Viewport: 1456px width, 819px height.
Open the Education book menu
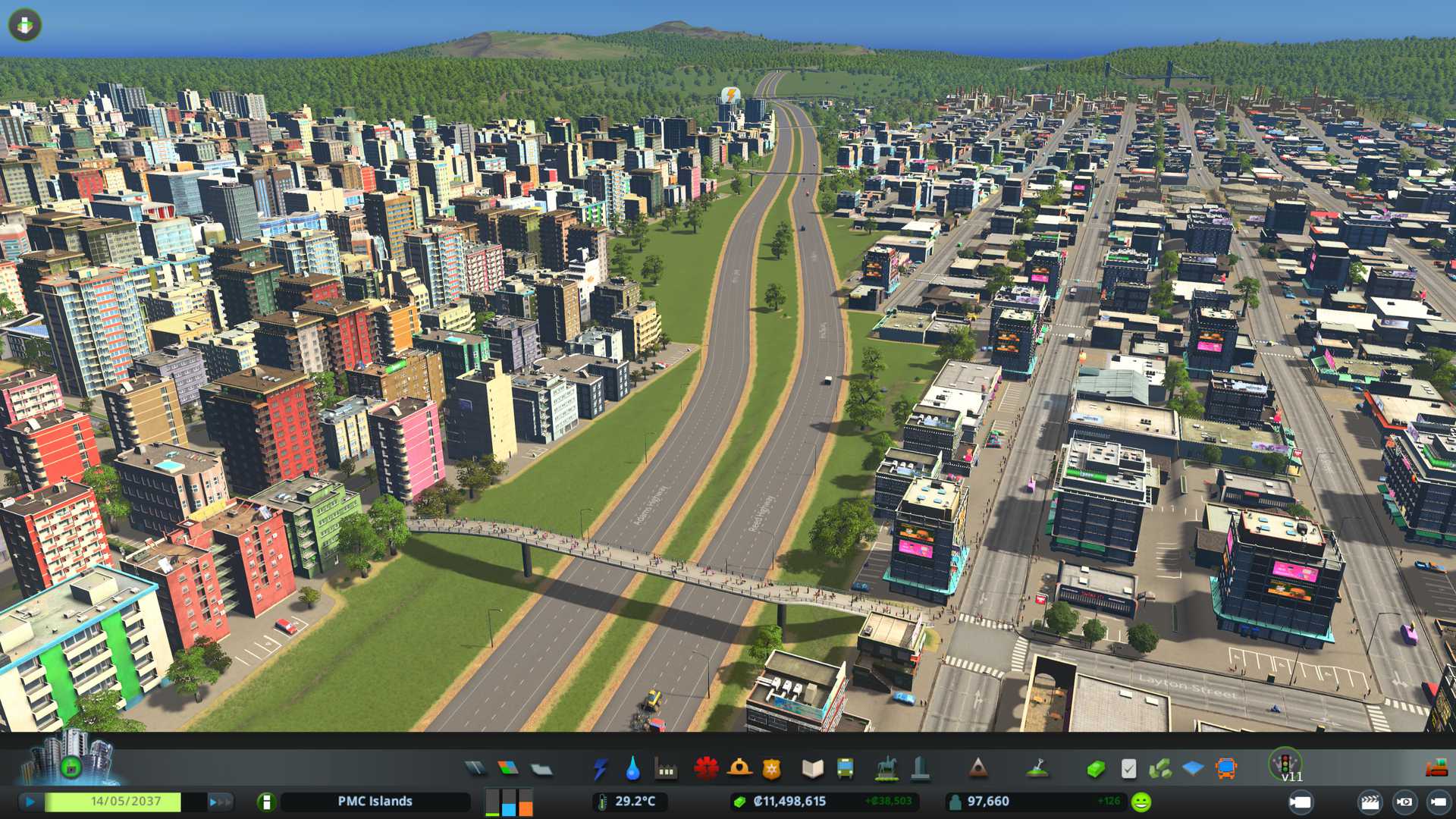[812, 770]
